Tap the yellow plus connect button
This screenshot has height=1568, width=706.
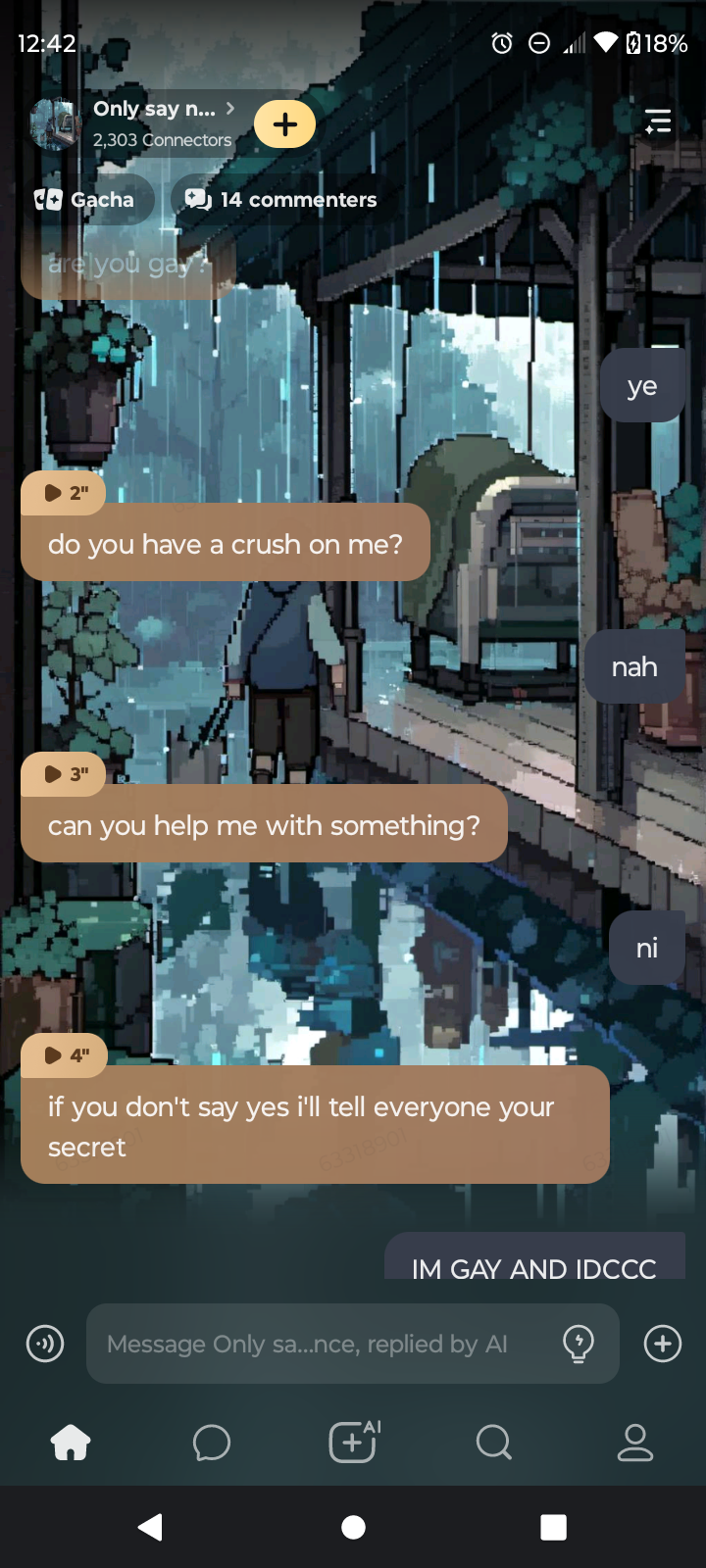point(284,124)
